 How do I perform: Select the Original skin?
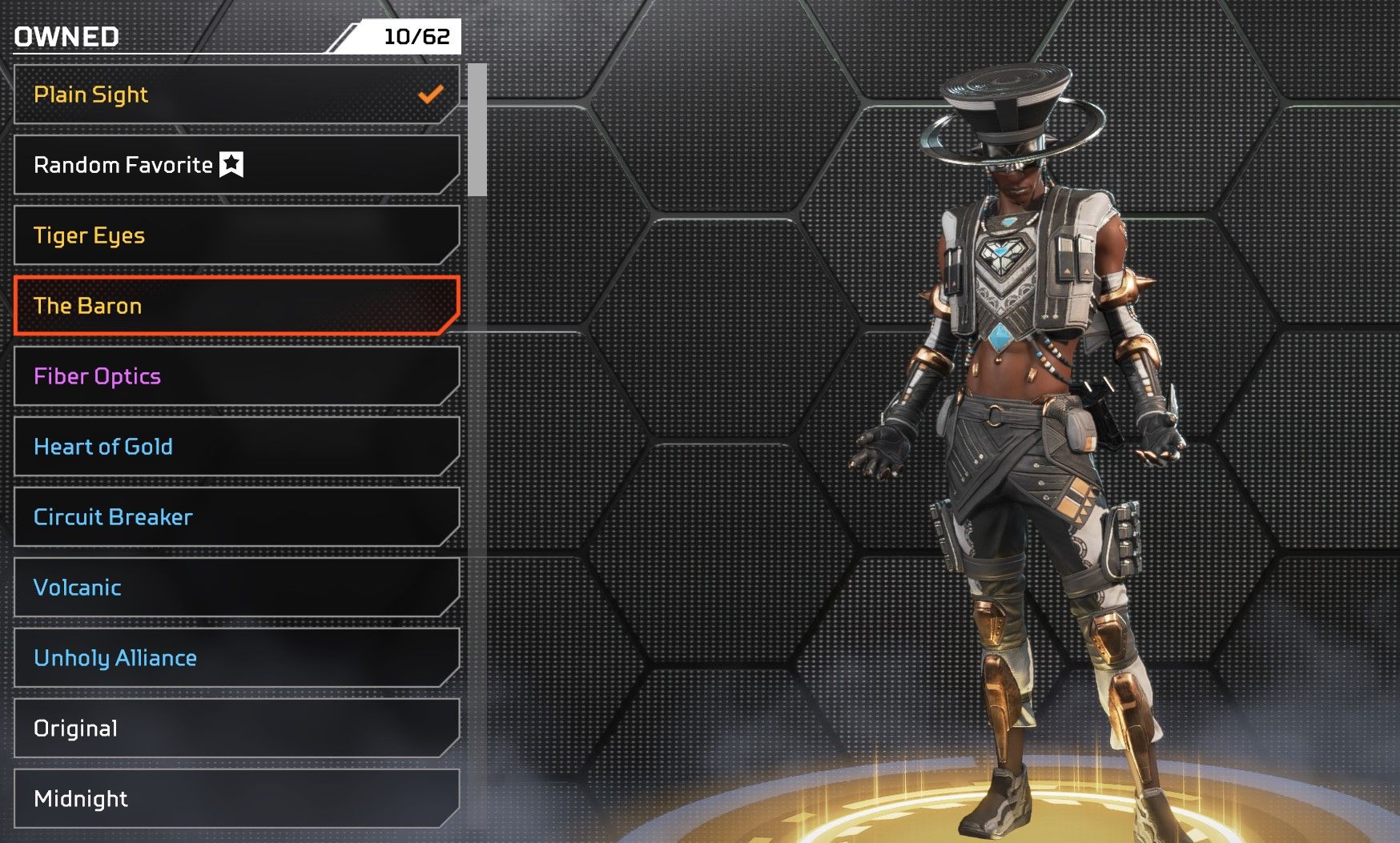tap(236, 729)
